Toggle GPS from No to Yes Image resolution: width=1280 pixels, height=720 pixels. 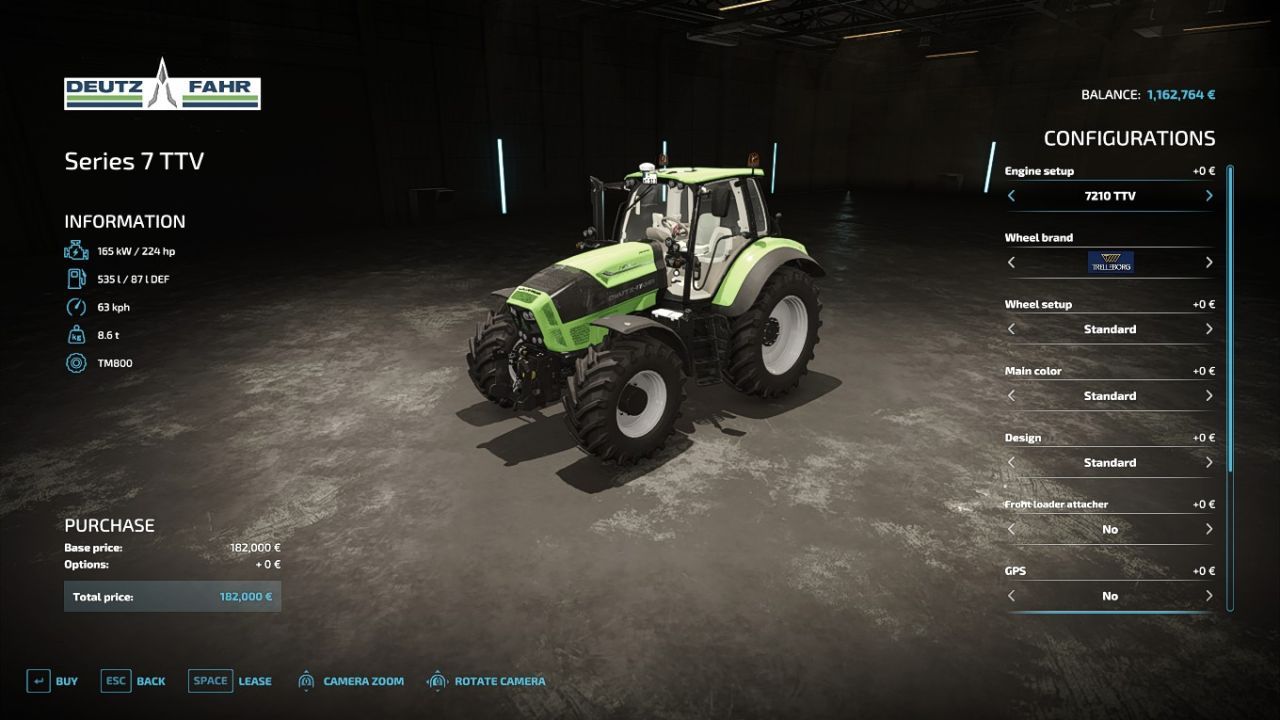coord(1208,595)
